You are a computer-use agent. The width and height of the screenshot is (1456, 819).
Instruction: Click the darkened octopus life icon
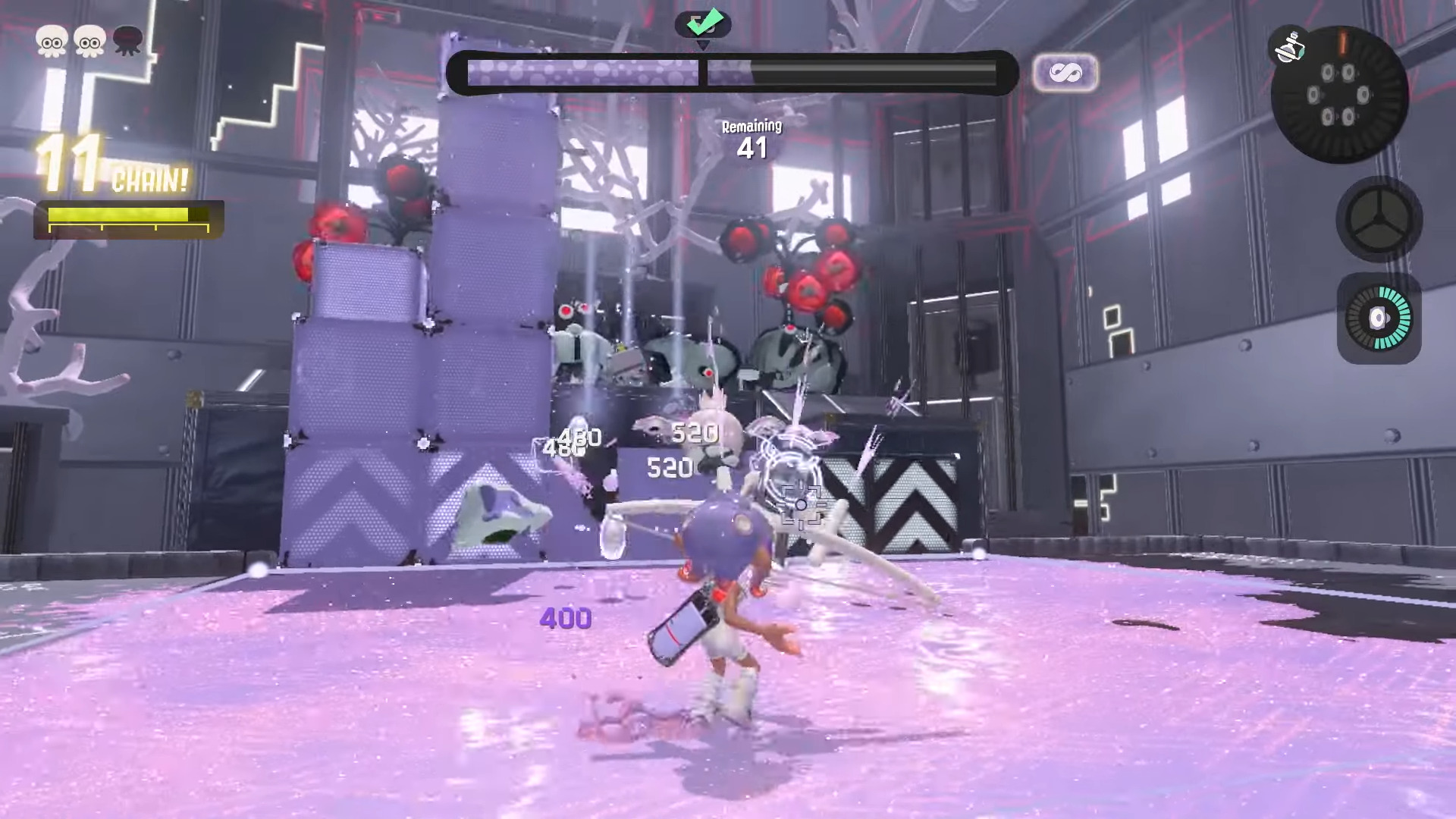tap(127, 43)
